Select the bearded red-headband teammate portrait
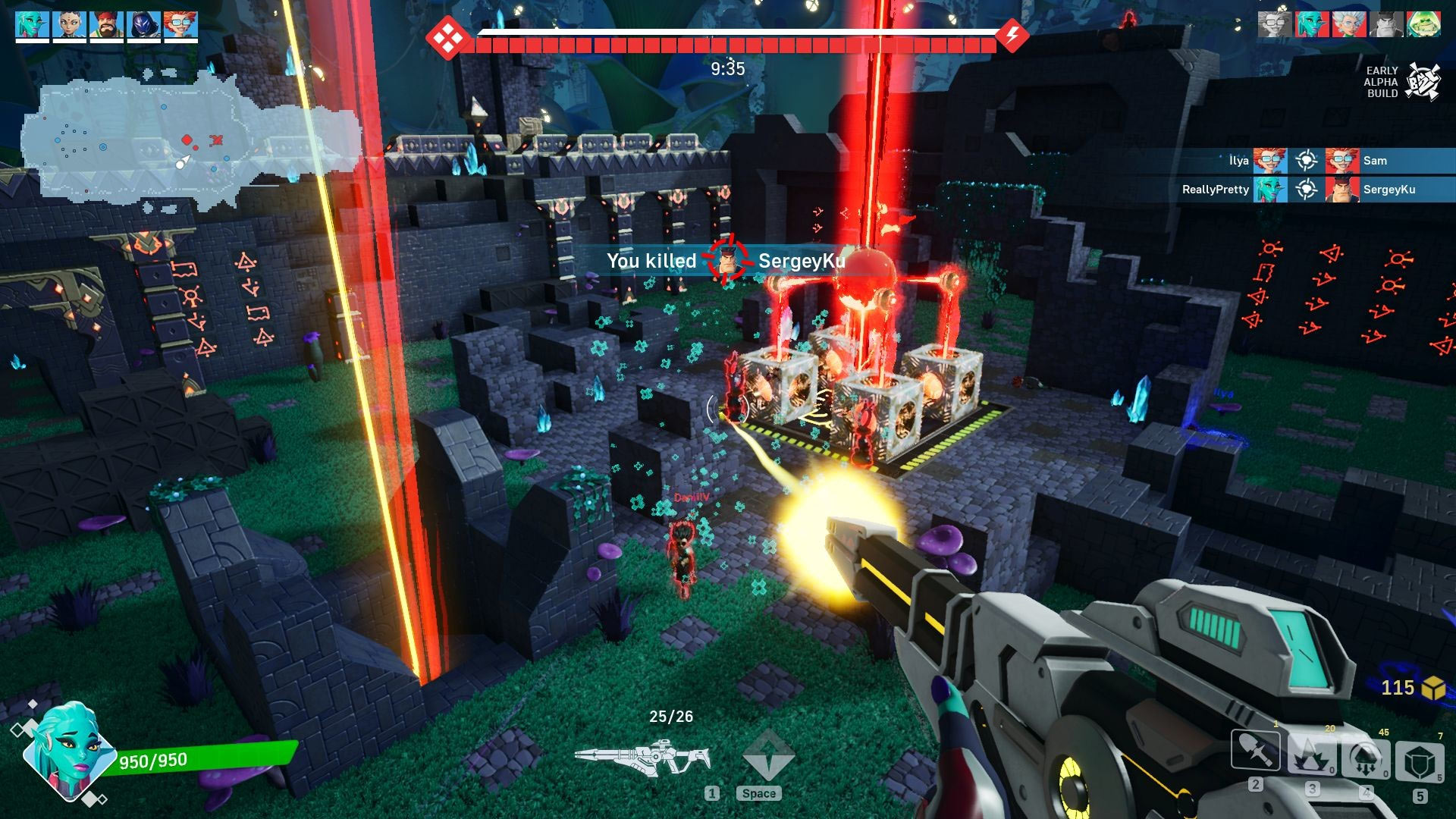Viewport: 1456px width, 819px height. tap(106, 24)
